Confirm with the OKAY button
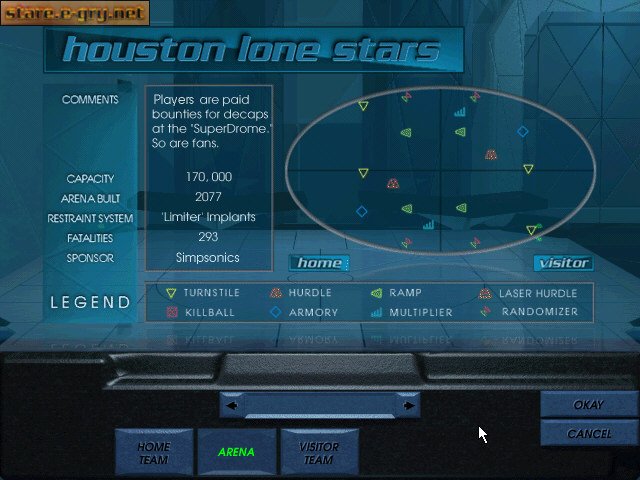The height and width of the screenshot is (480, 640). pos(589,405)
